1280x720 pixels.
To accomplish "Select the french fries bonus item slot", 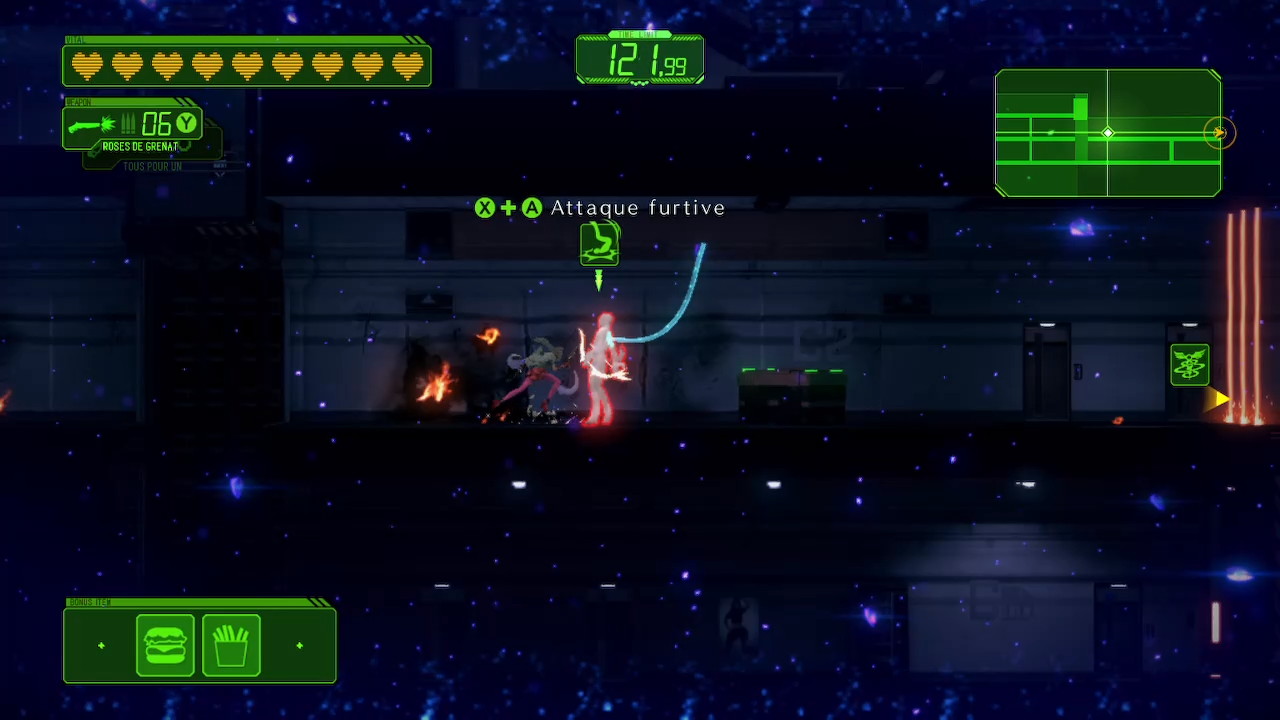I will click(x=231, y=646).
